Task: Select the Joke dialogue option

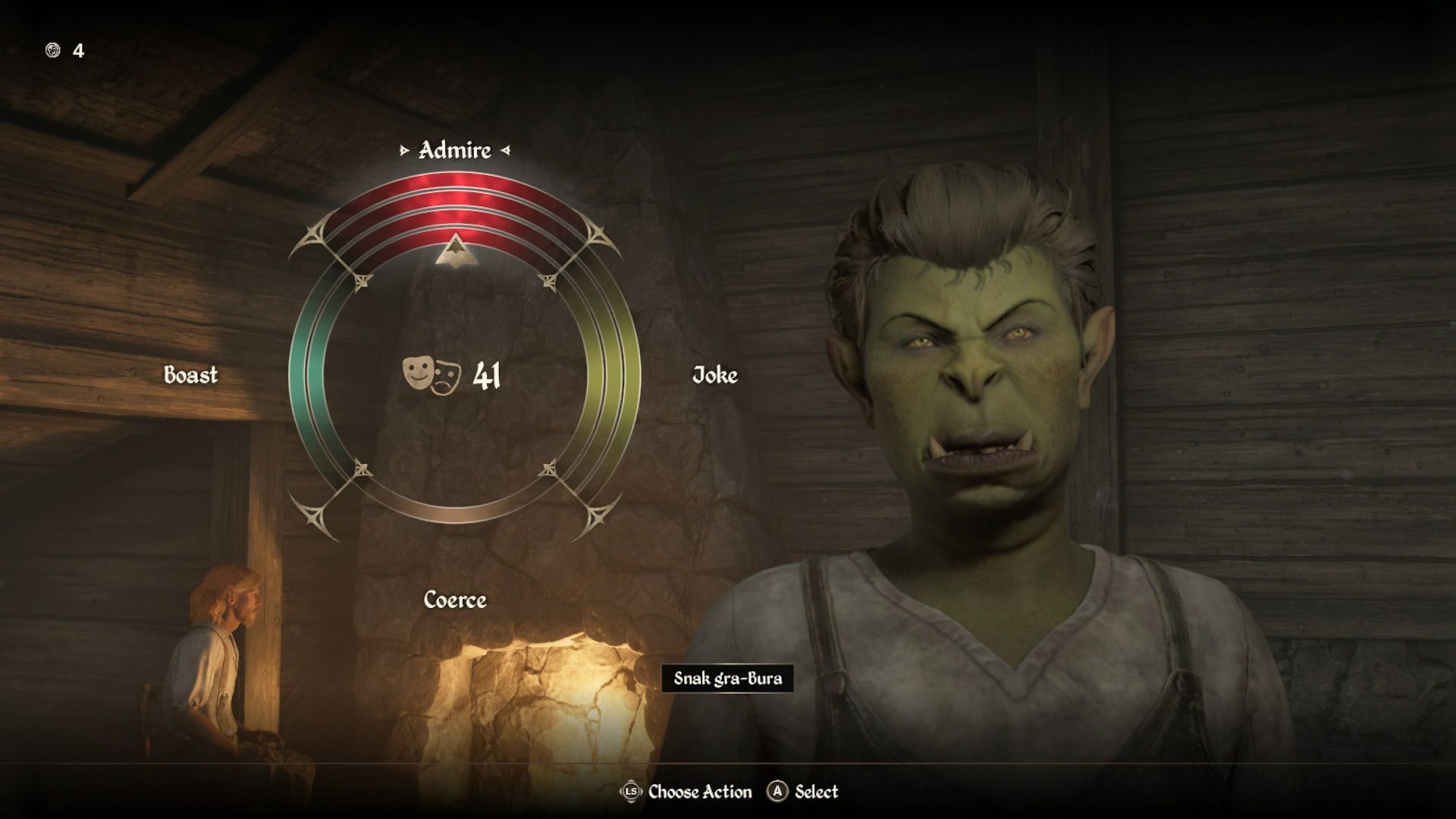Action: coord(714,374)
